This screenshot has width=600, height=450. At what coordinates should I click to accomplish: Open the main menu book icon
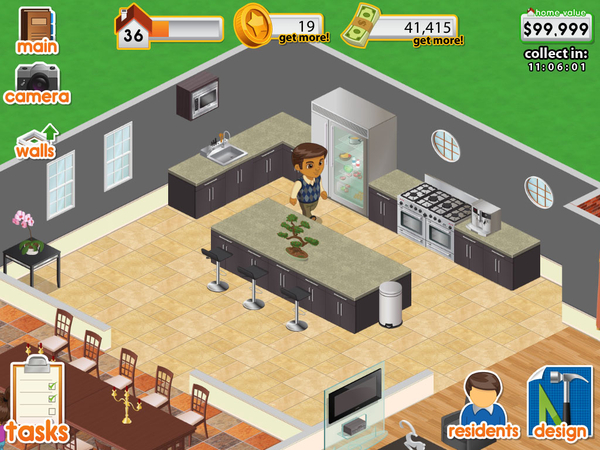point(37,29)
